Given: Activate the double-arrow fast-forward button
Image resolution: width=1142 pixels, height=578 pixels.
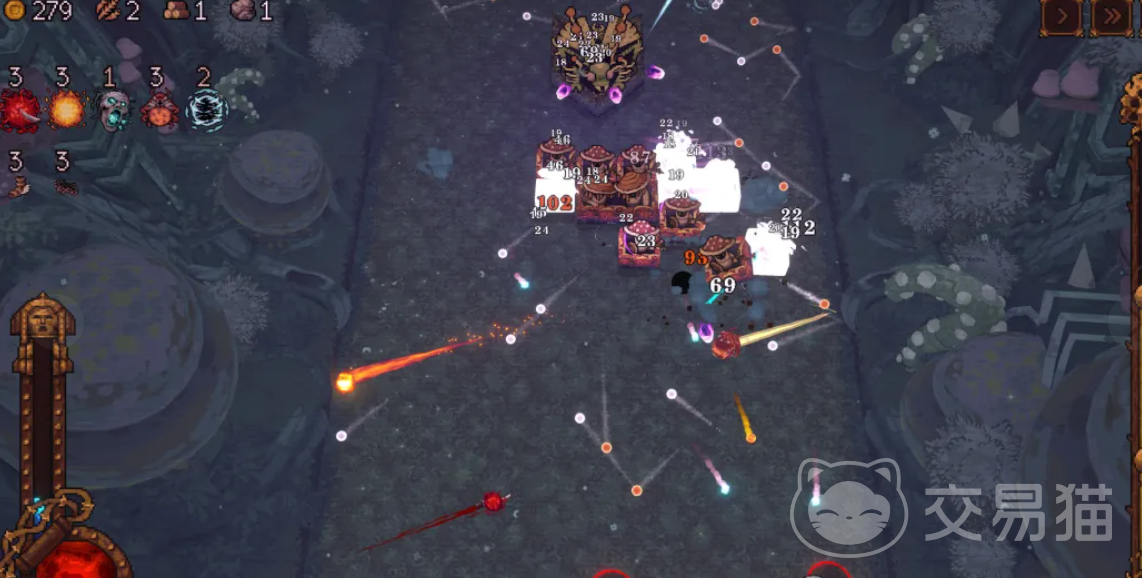Looking at the screenshot, I should click(1111, 16).
